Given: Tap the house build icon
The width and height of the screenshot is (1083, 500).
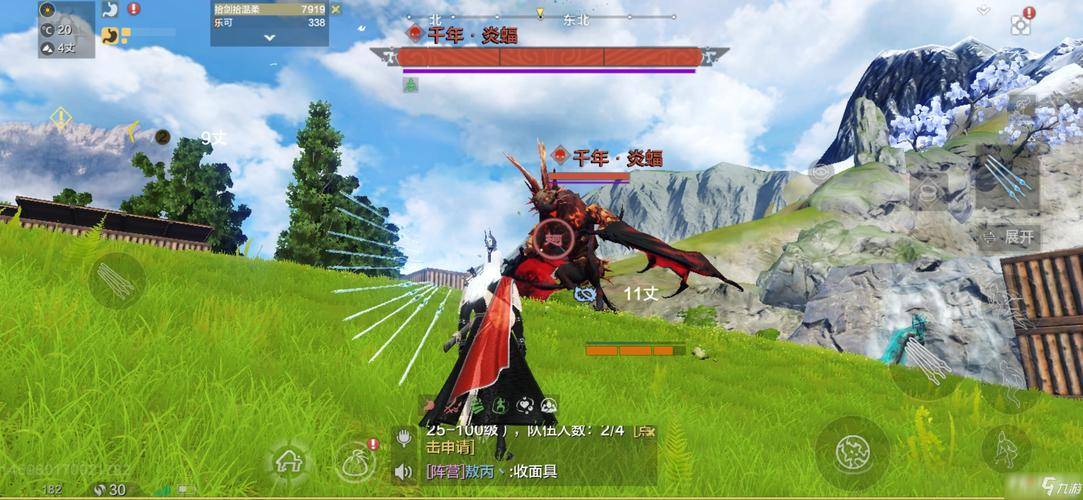Looking at the screenshot, I should click(x=289, y=462).
